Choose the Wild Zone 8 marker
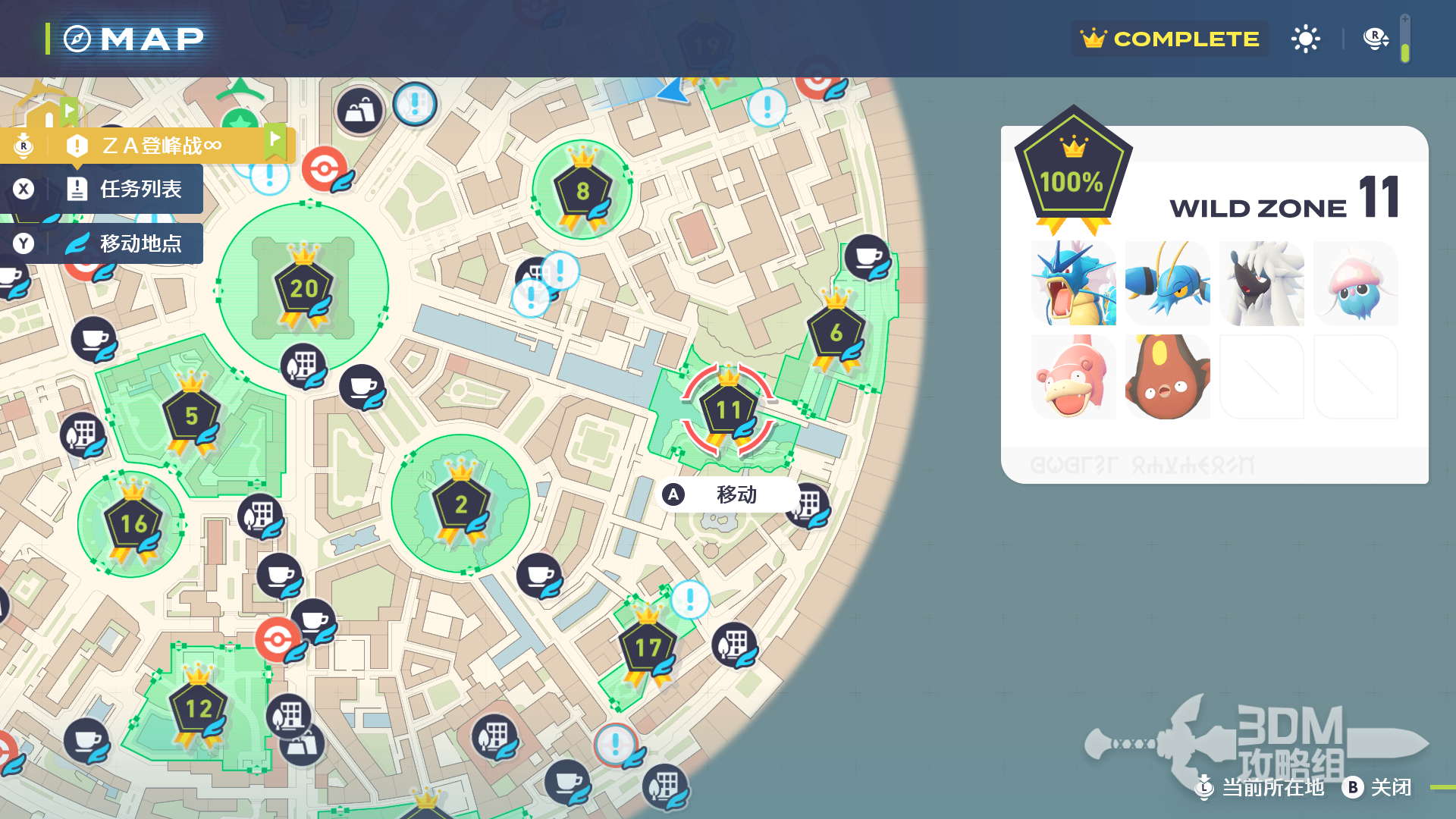 tap(582, 191)
